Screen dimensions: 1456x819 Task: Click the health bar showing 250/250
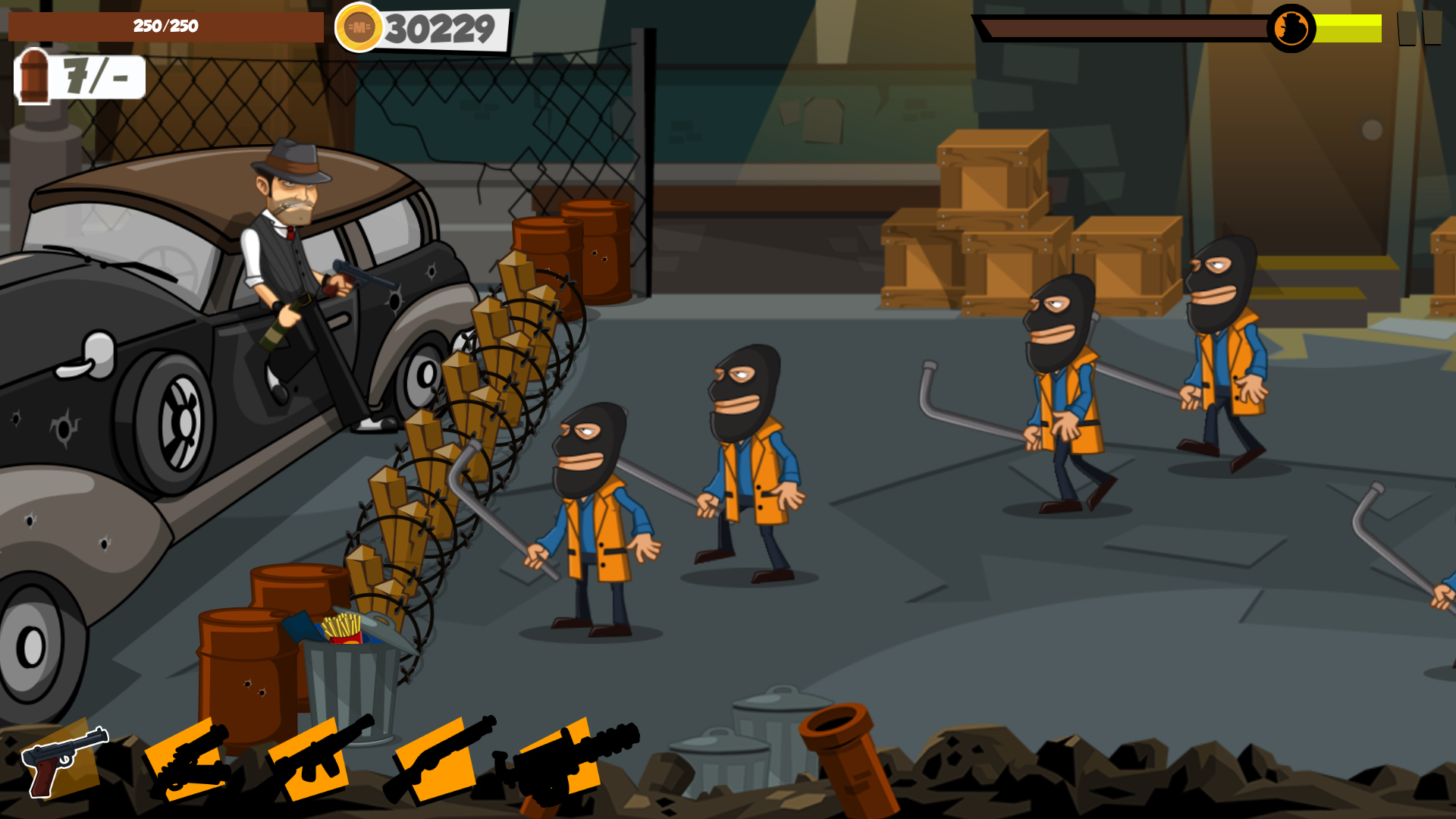click(163, 27)
